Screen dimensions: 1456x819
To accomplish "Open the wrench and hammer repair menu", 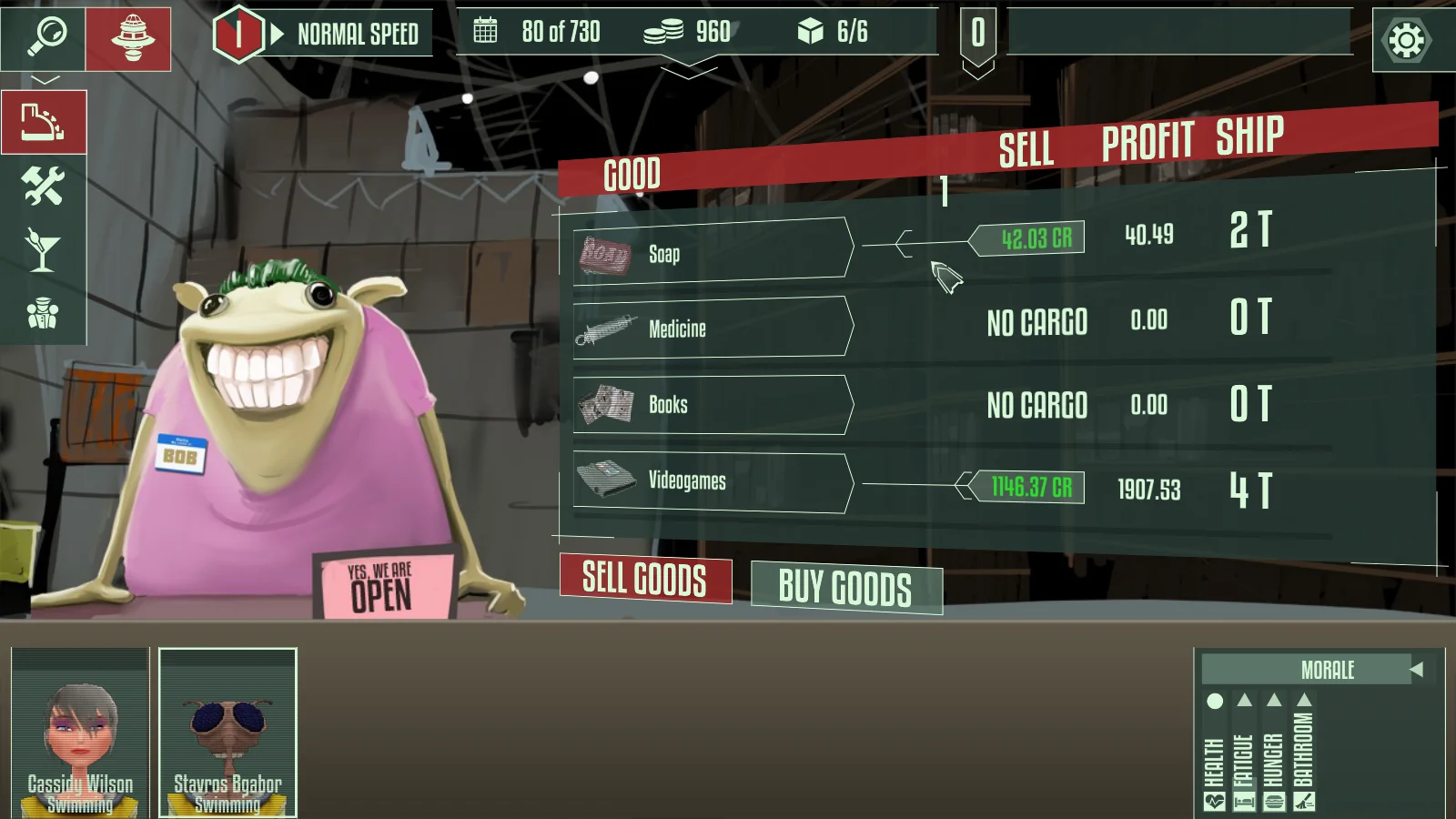I will tap(43, 186).
